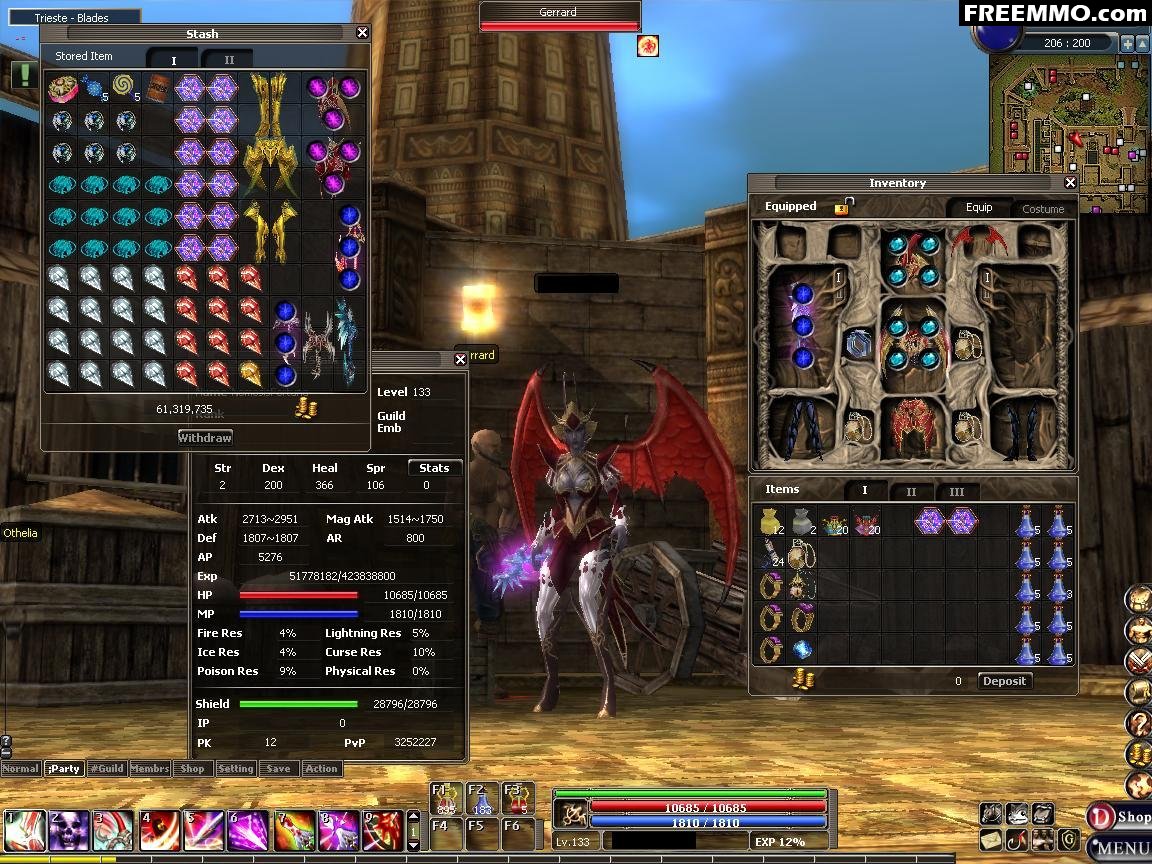Use the blue potion in quick slot F2

point(482,798)
